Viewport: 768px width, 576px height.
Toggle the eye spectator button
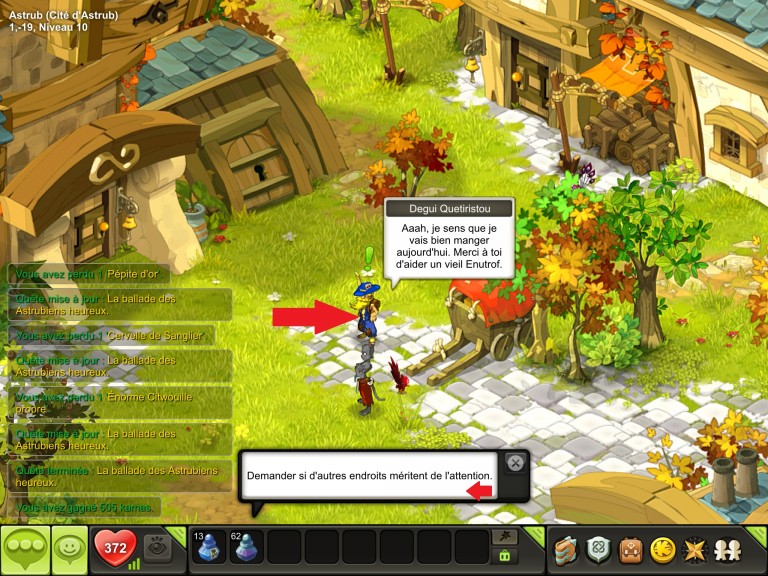[156, 548]
